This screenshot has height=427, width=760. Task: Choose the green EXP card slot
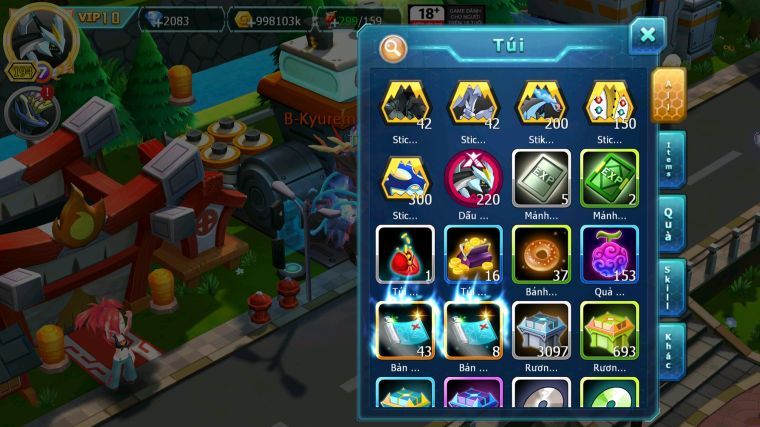pos(609,178)
